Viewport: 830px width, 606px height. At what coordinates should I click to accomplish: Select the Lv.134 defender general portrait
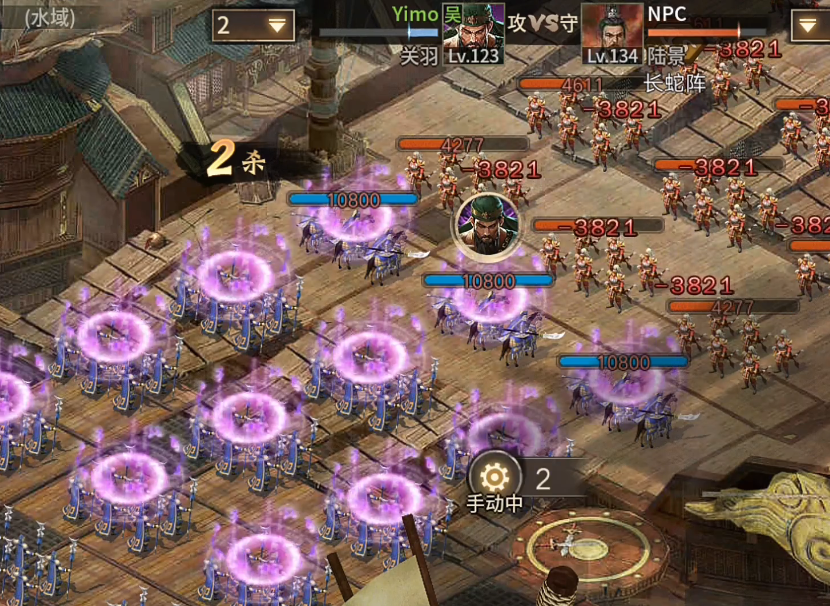[x=612, y=32]
